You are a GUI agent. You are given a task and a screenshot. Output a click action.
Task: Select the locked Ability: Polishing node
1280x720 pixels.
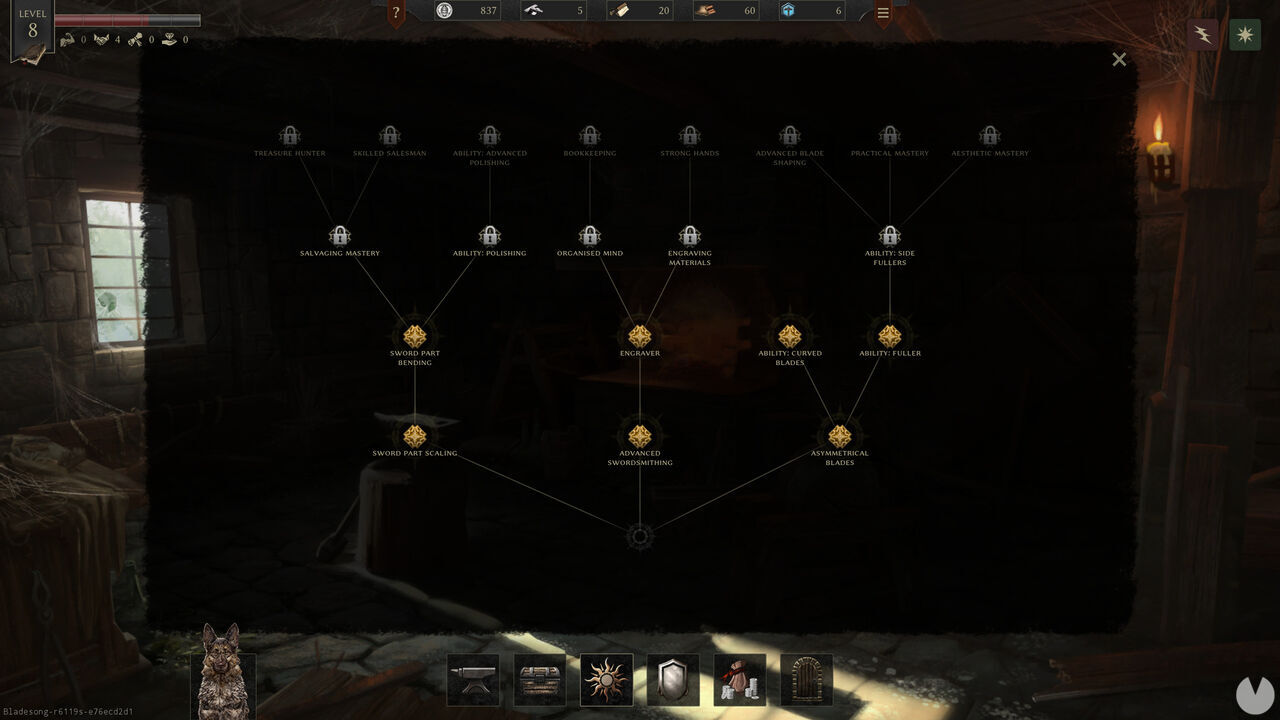point(490,236)
